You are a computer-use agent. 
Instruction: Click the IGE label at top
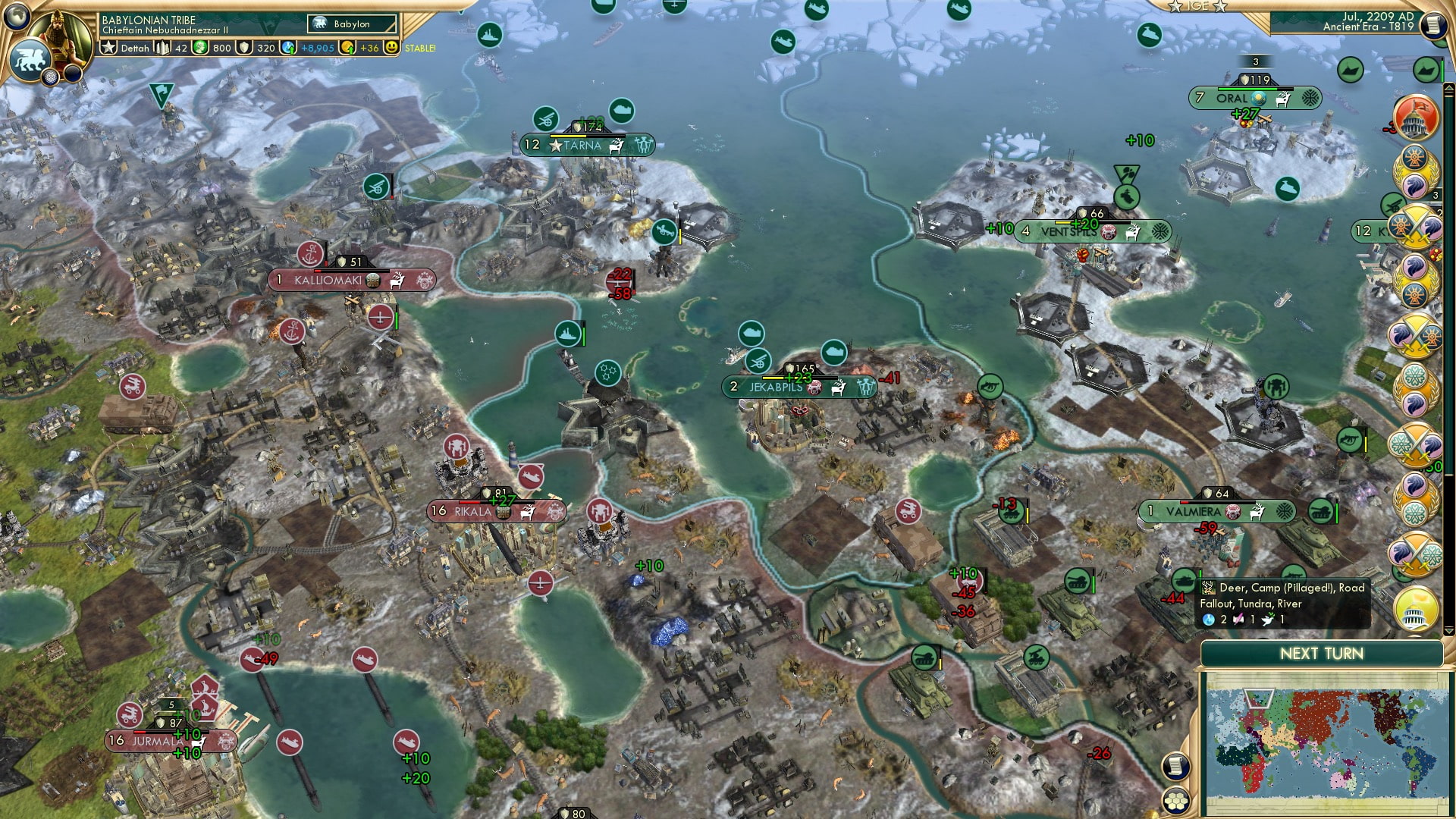(x=1197, y=6)
